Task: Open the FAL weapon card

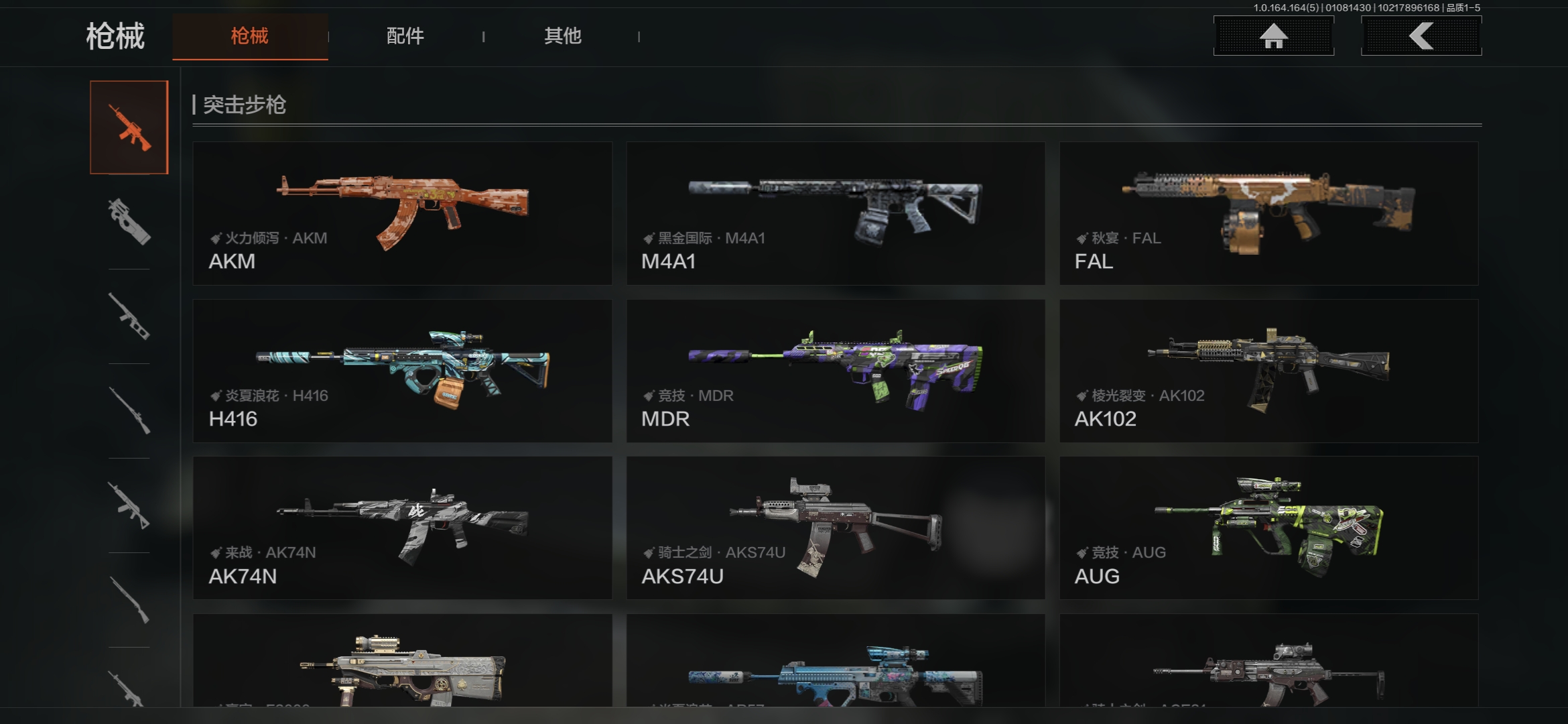Action: coord(1268,213)
